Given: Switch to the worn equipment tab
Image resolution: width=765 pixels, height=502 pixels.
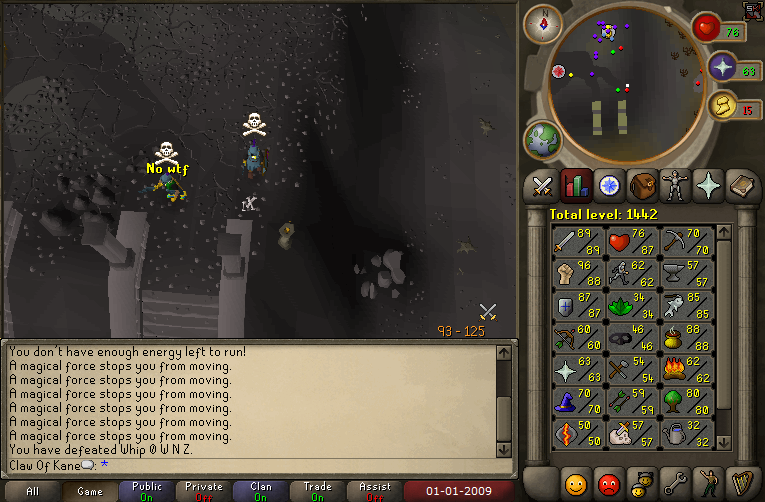Looking at the screenshot, I should [675, 186].
